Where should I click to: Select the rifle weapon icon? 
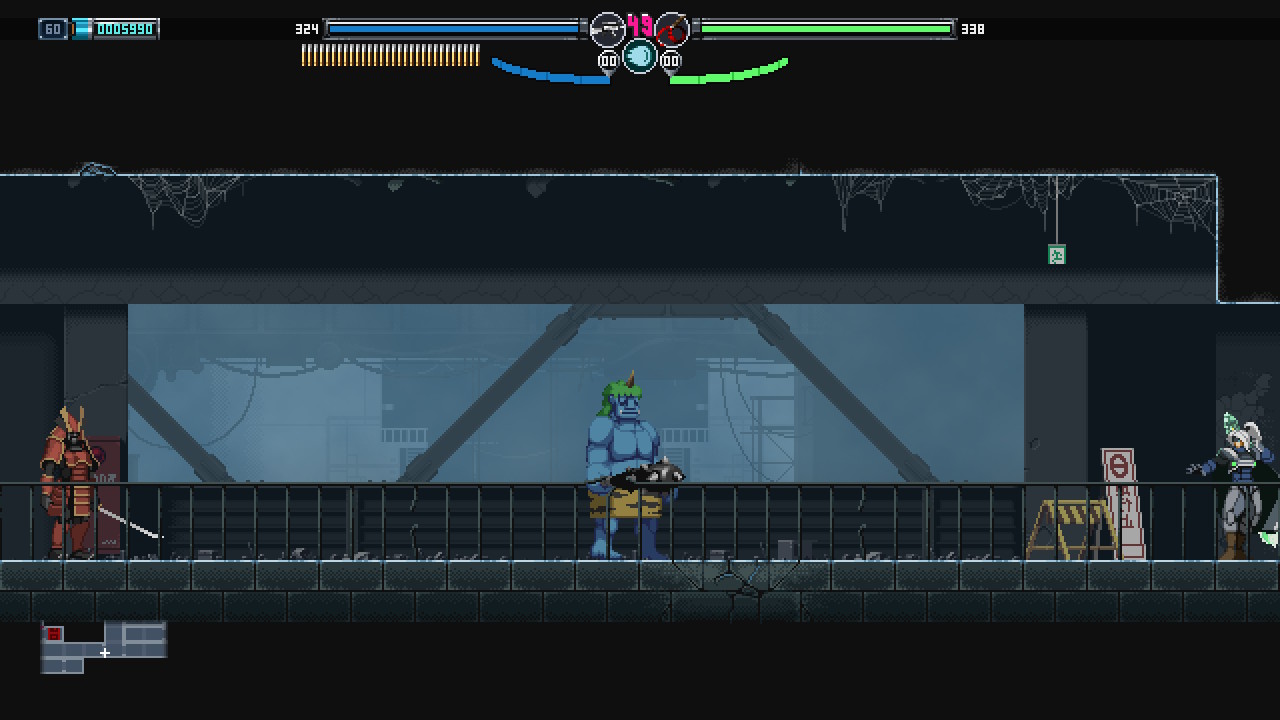tap(607, 29)
